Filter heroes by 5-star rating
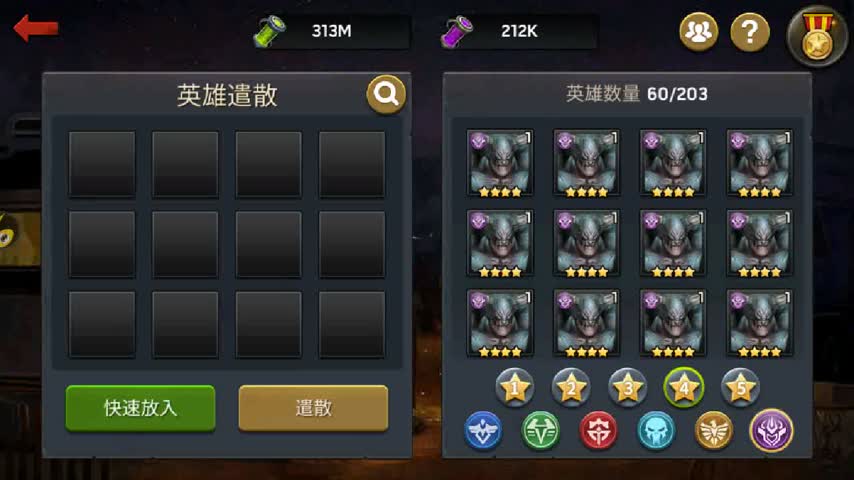Screen dimensions: 854x480 (740, 386)
